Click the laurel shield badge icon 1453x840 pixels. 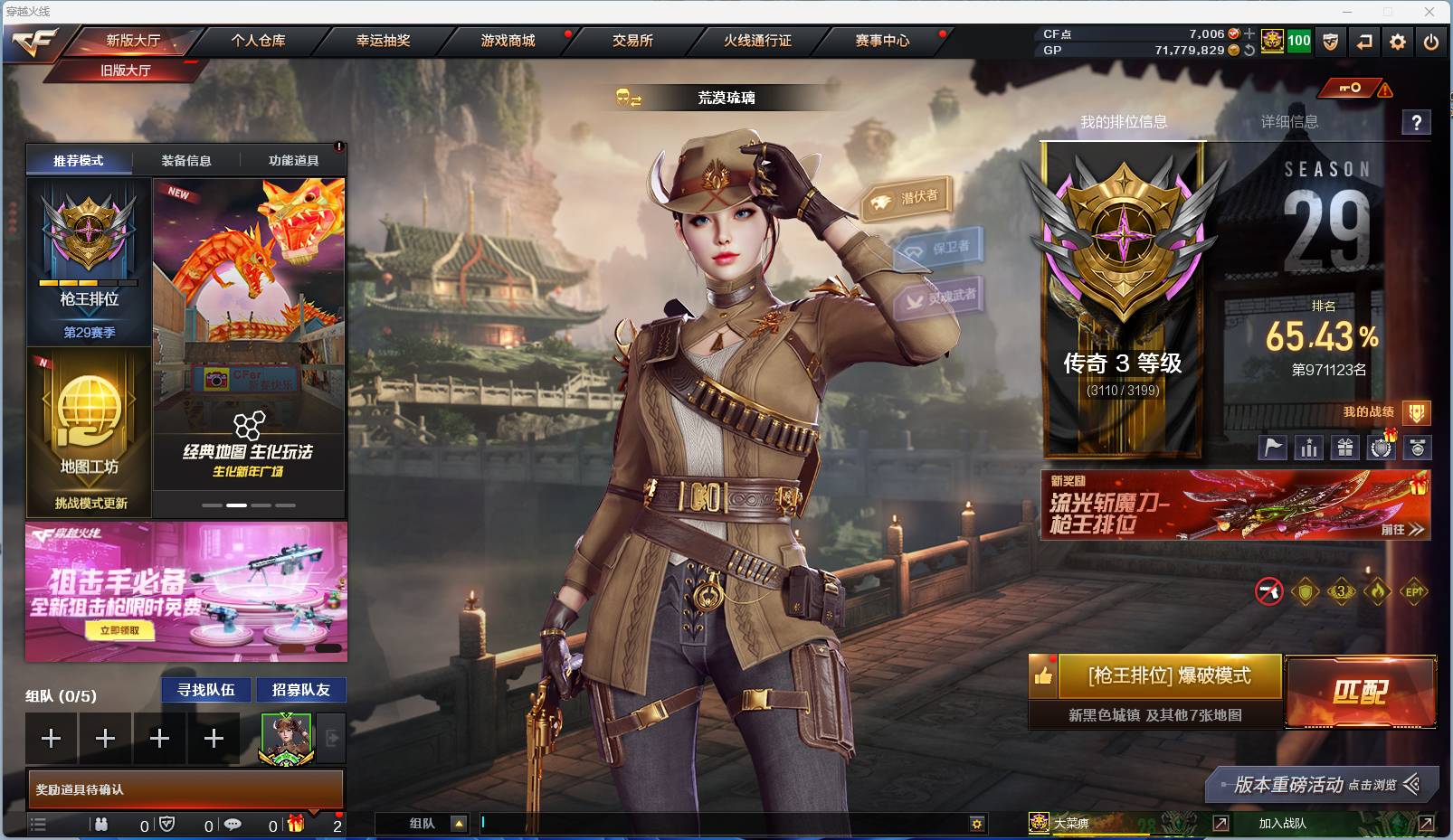click(x=1381, y=447)
